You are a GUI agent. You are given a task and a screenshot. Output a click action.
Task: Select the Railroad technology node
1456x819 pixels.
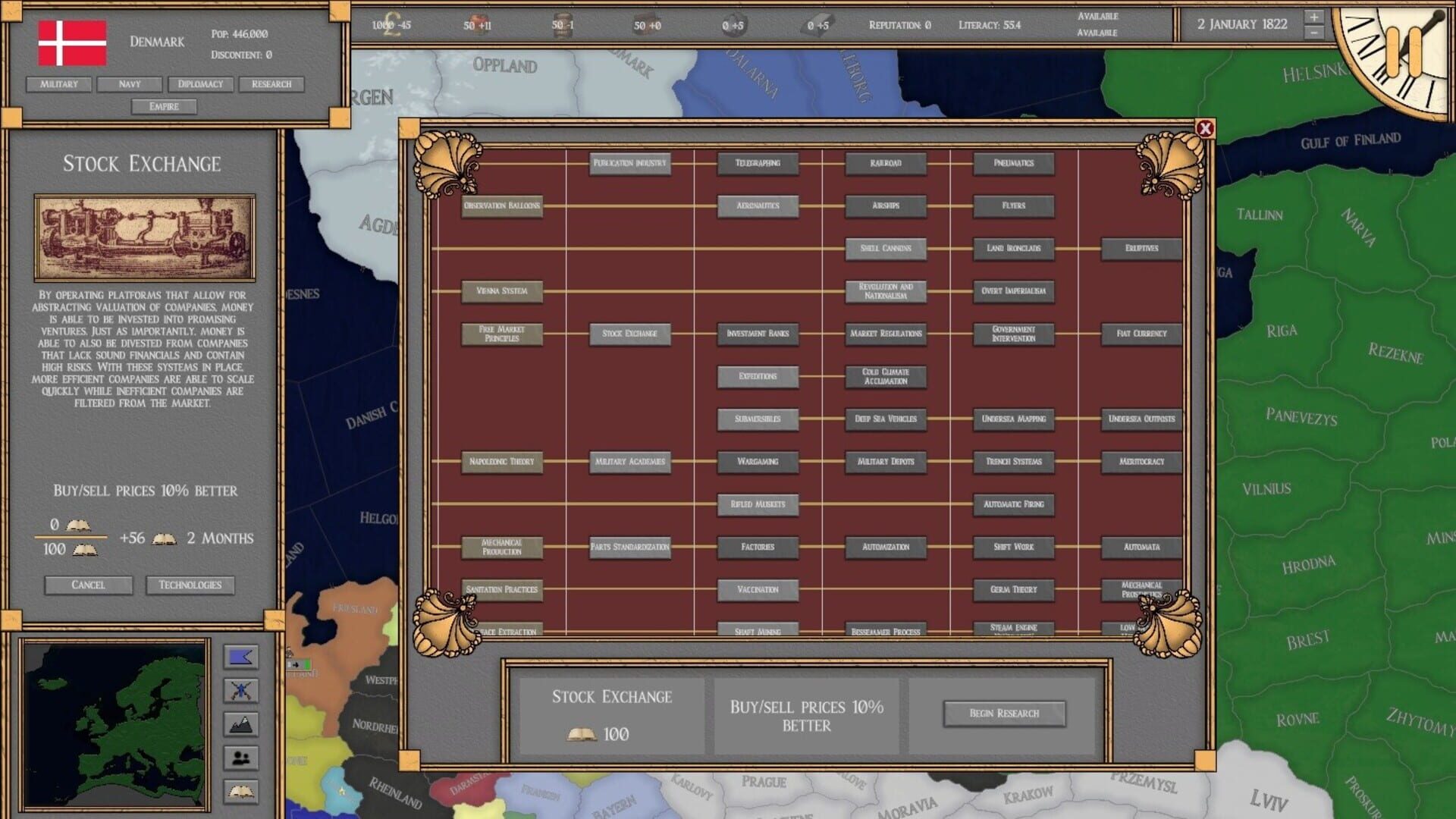point(885,164)
